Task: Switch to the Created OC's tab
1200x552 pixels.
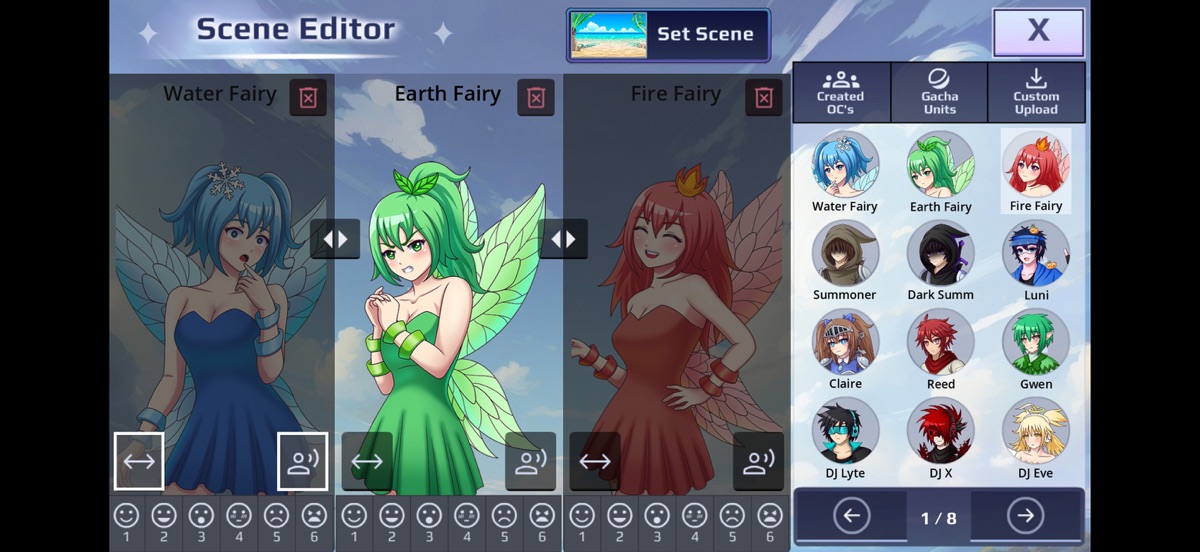Action: pos(840,93)
